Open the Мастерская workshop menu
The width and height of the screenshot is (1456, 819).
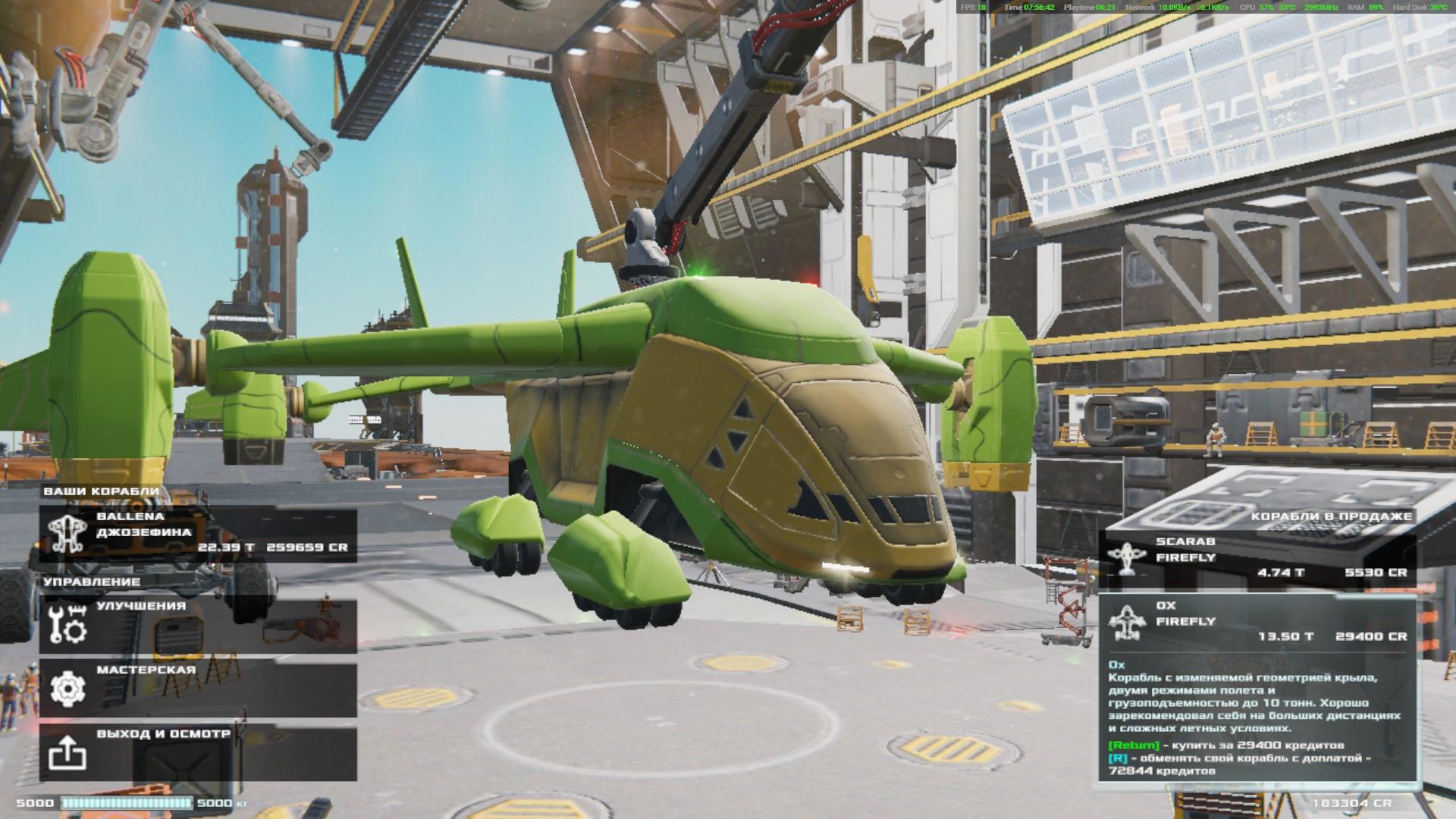pyautogui.click(x=198, y=690)
